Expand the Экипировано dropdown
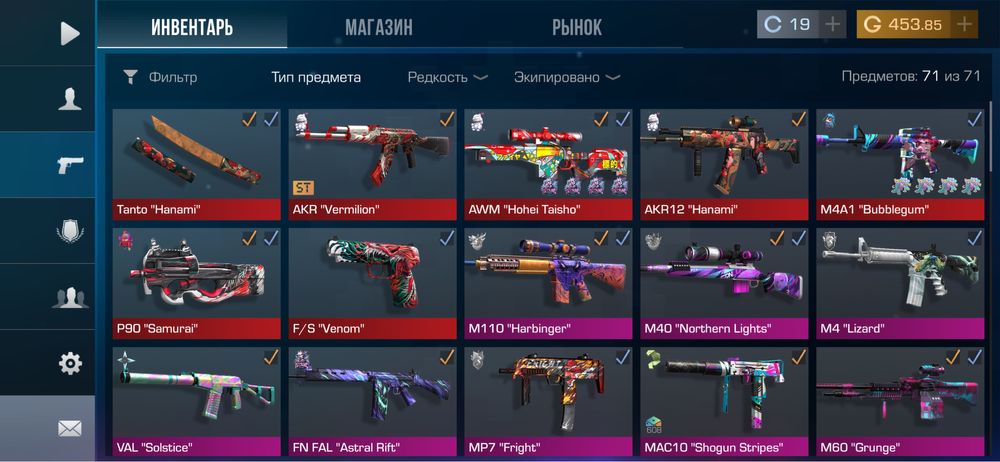The height and width of the screenshot is (462, 1000). pyautogui.click(x=566, y=77)
